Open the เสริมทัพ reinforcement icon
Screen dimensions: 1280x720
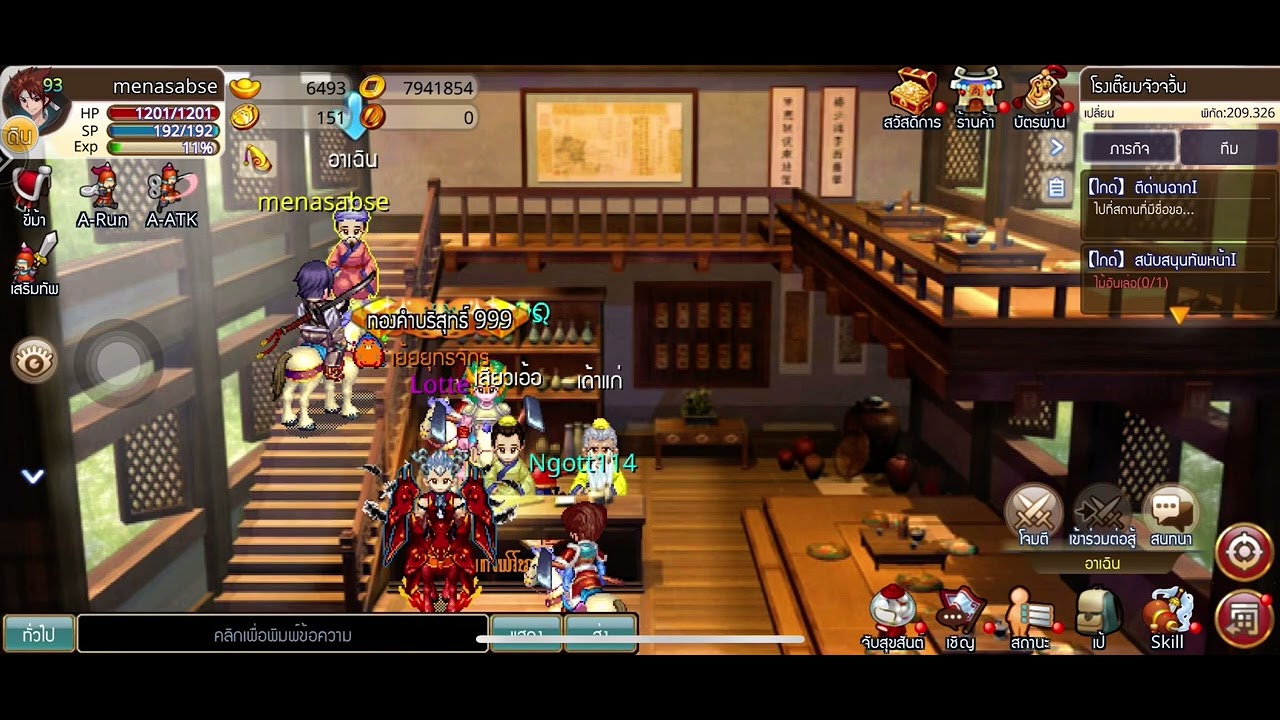[34, 268]
